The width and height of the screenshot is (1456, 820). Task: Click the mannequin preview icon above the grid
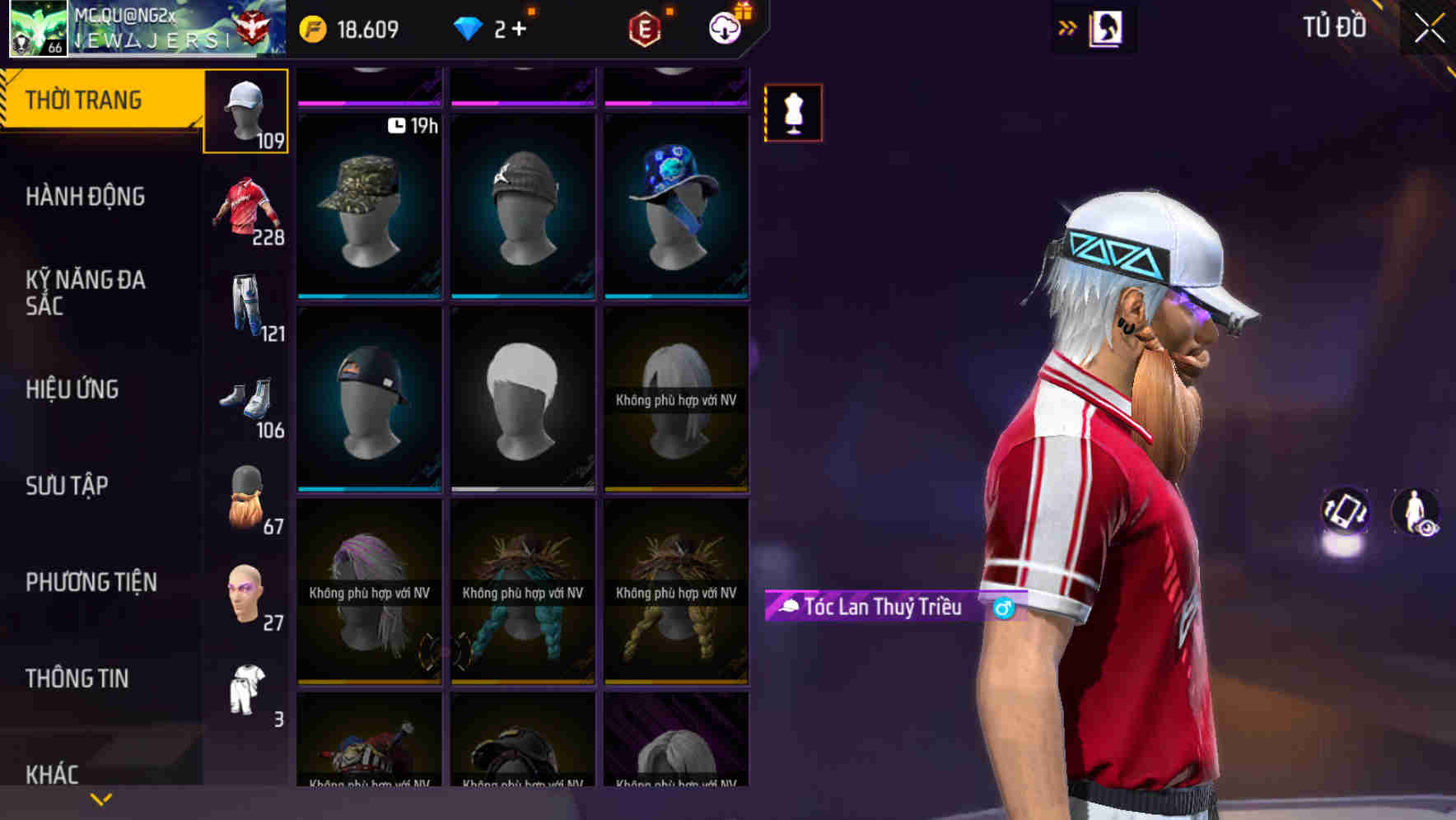pyautogui.click(x=793, y=113)
